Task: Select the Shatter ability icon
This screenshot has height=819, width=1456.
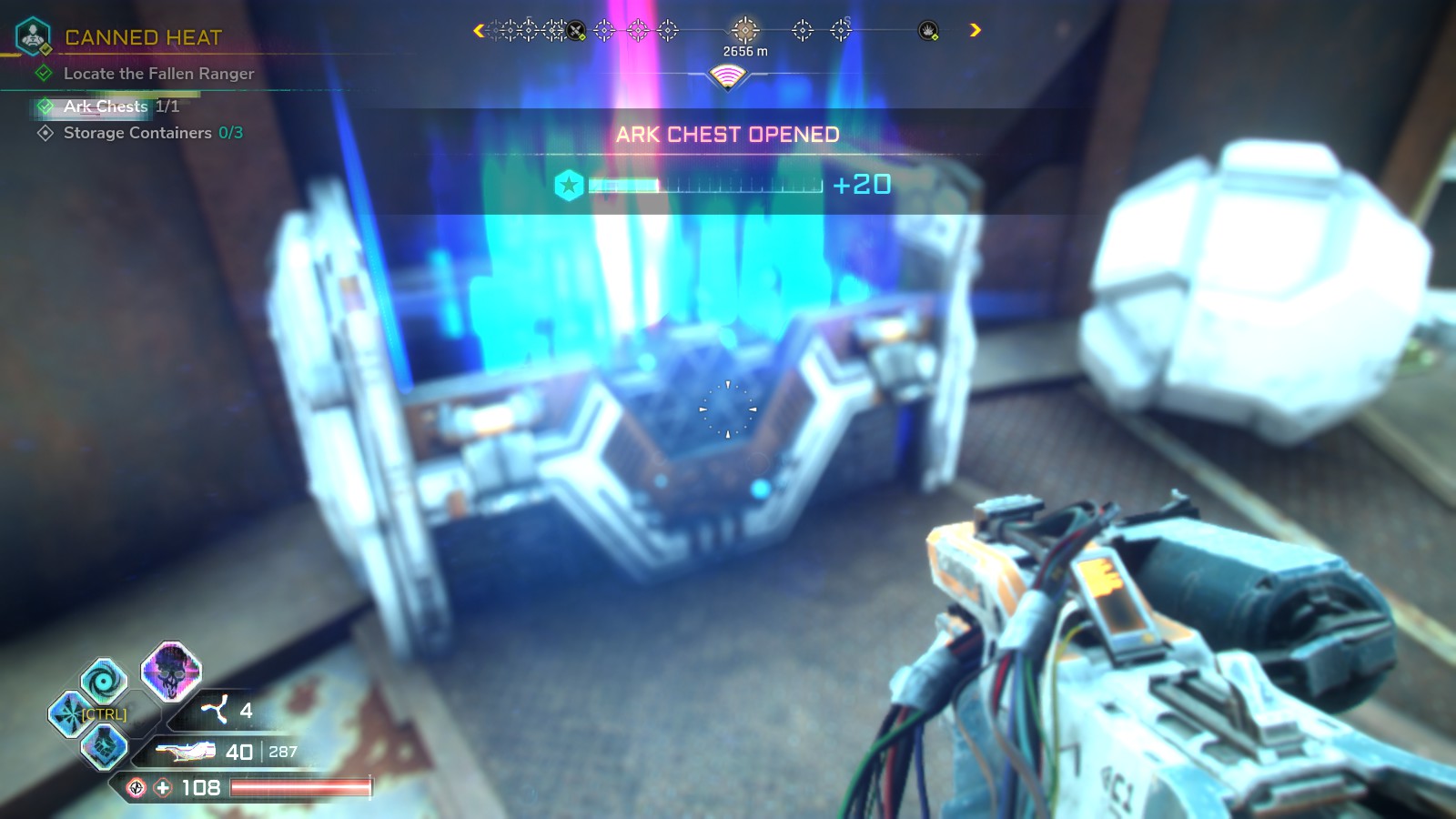Action: click(x=67, y=713)
